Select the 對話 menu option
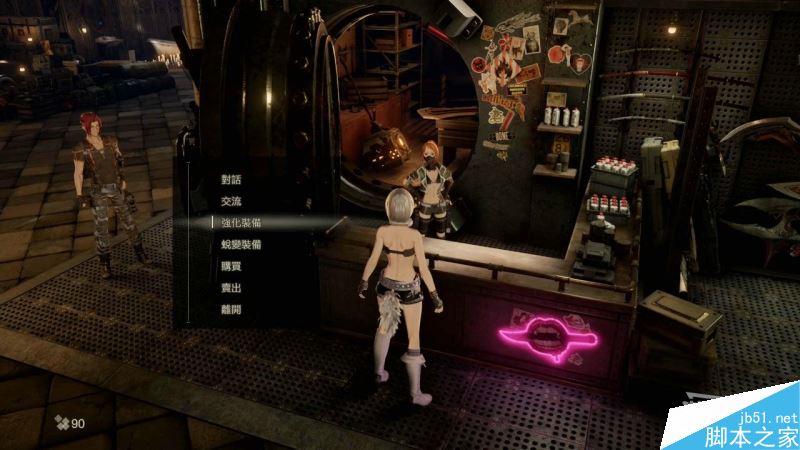Image resolution: width=800 pixels, height=450 pixels. pyautogui.click(x=231, y=179)
